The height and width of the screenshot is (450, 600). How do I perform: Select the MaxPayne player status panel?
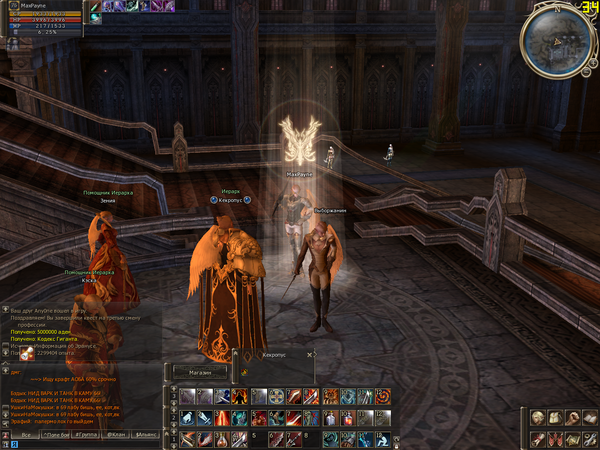click(45, 17)
